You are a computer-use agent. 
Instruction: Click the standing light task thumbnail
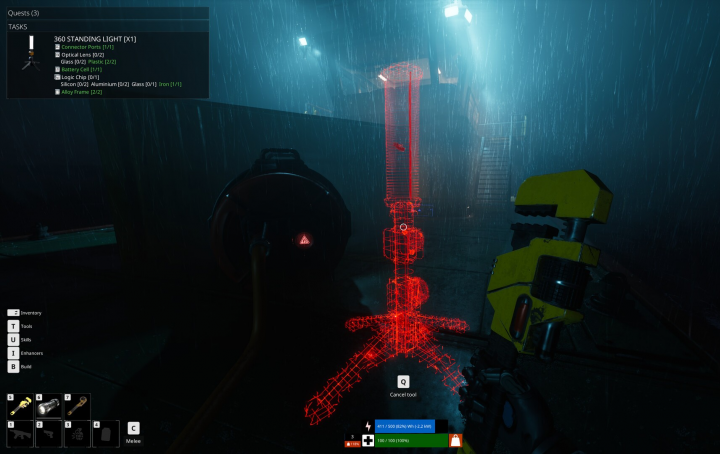29,57
